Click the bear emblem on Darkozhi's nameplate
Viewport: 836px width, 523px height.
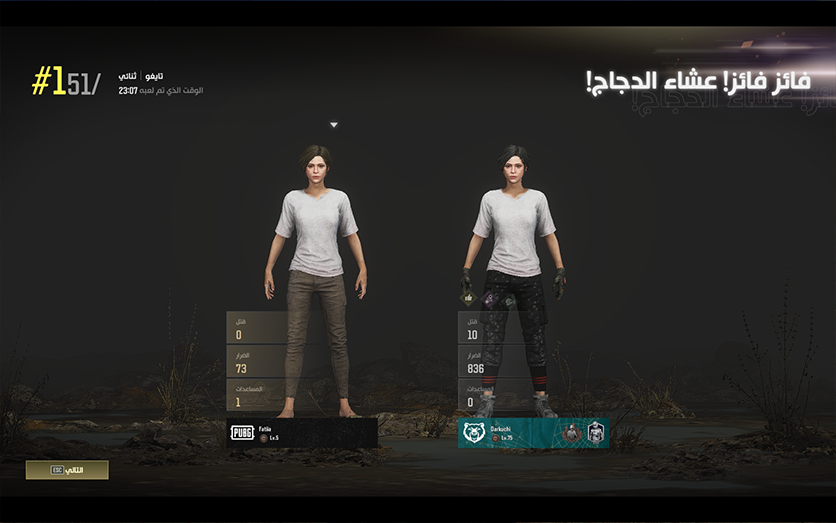473,433
